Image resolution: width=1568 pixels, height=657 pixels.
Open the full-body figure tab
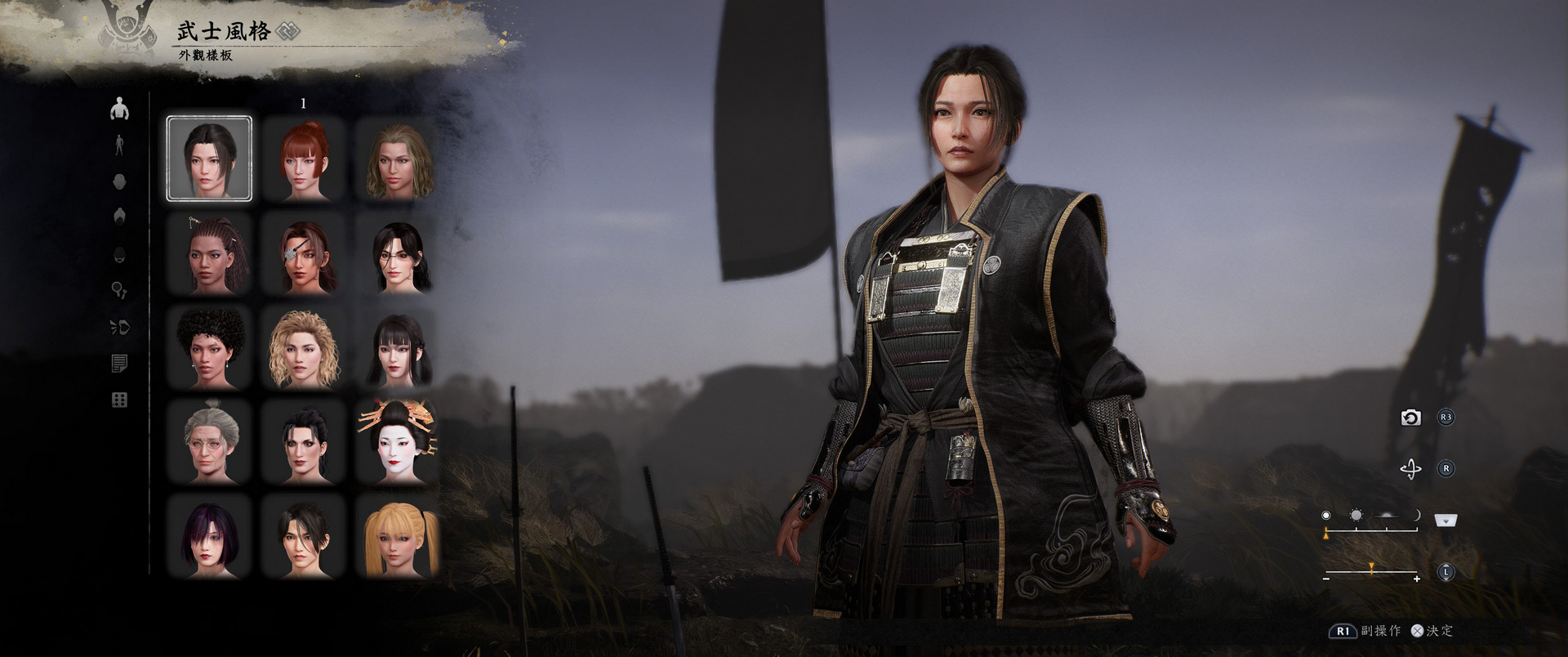click(x=119, y=145)
